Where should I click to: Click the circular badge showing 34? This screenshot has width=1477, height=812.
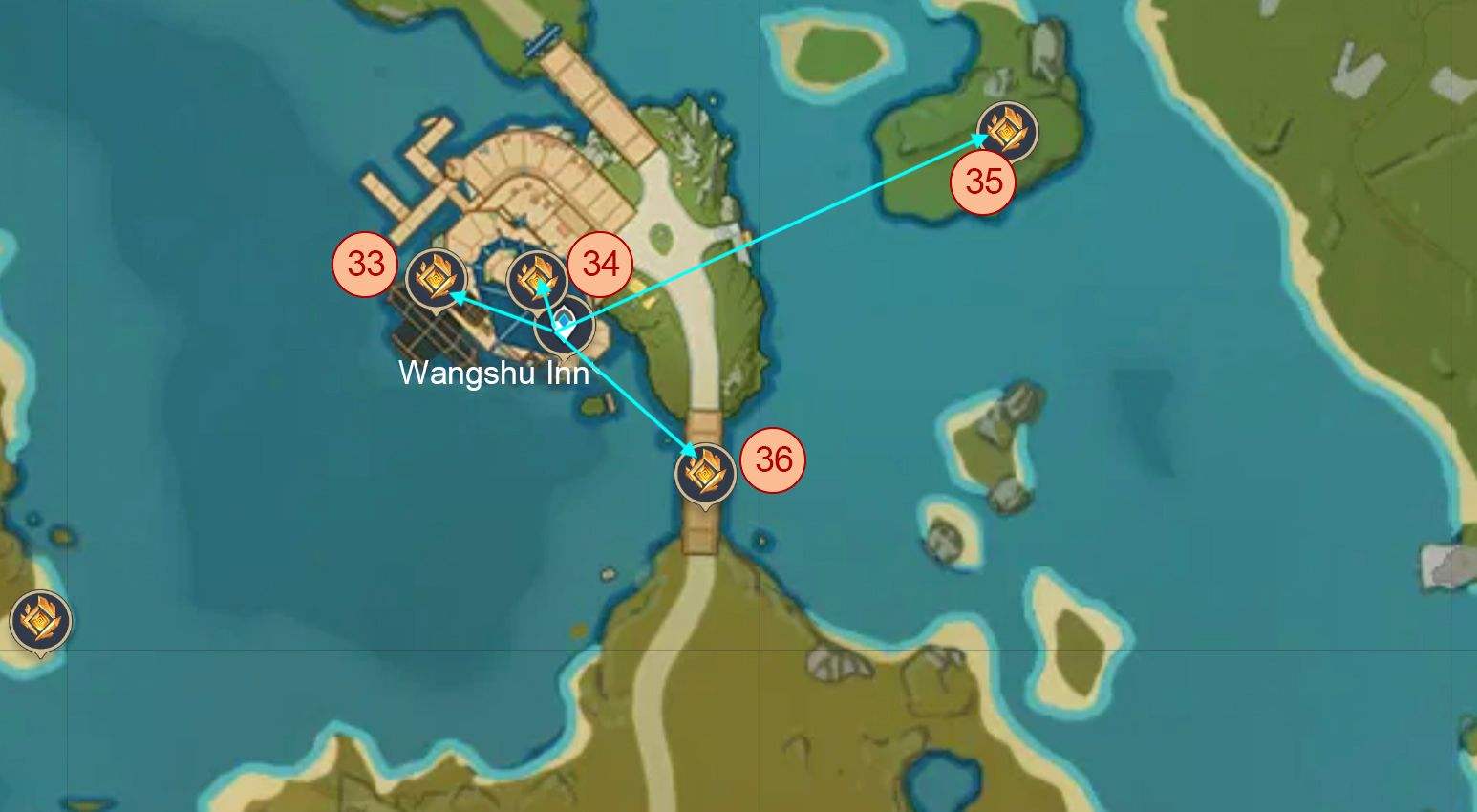tap(602, 264)
